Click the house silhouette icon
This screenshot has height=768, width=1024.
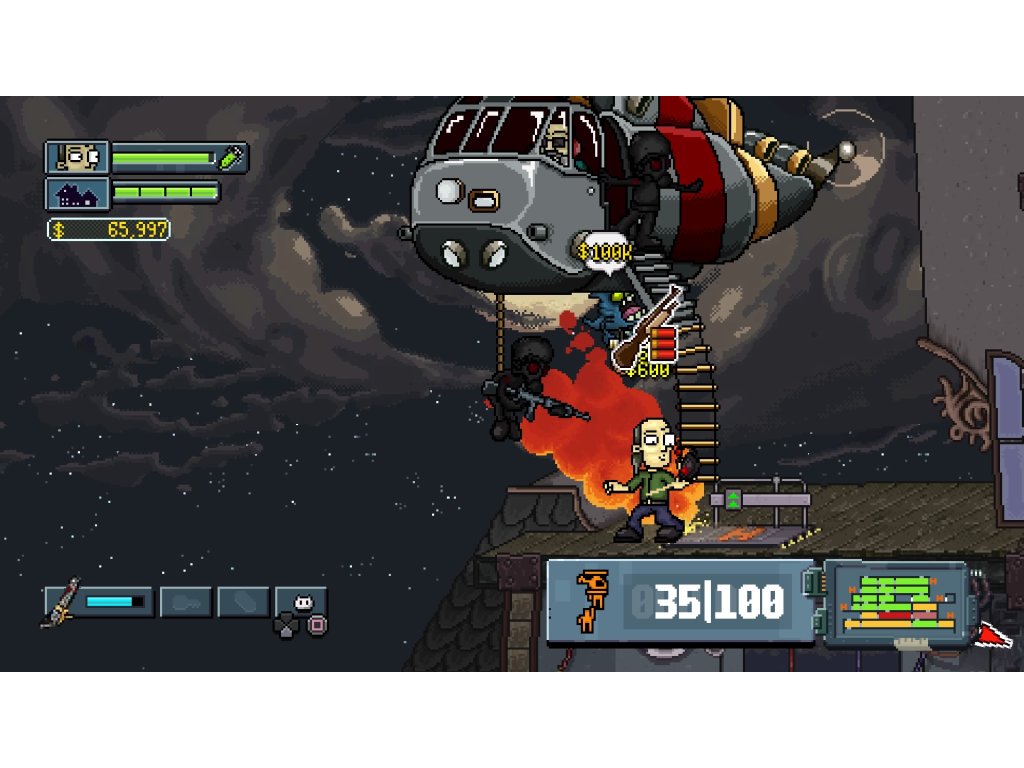coord(76,192)
